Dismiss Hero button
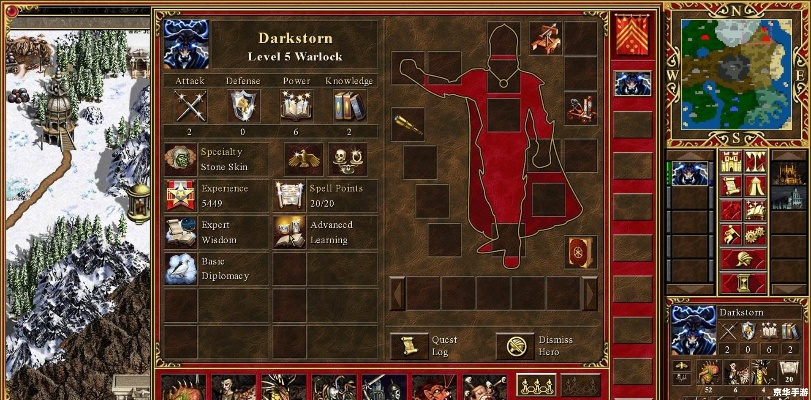Image resolution: width=811 pixels, height=400 pixels. (517, 346)
